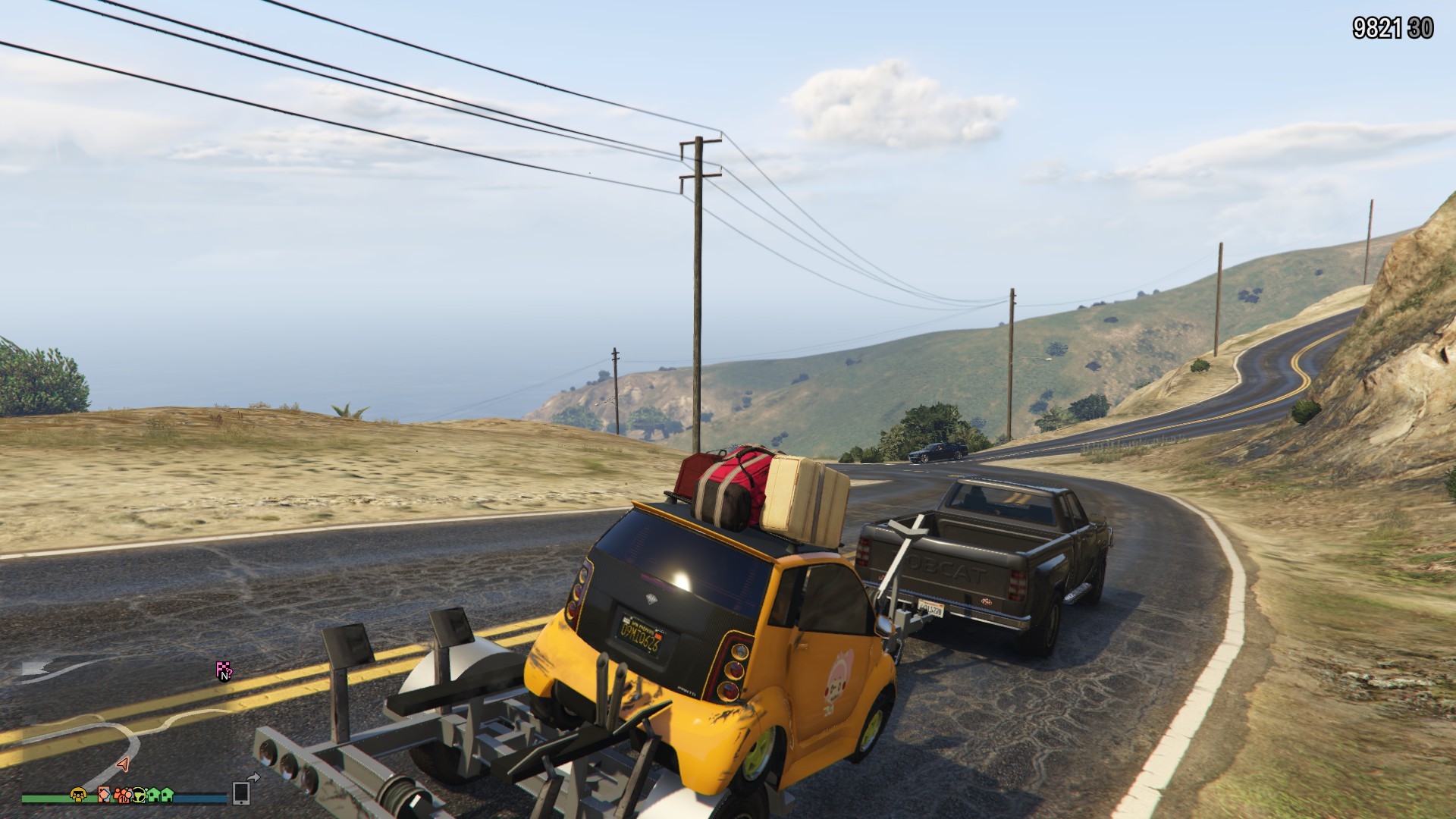Select the pink checkered flag blip

(x=223, y=670)
